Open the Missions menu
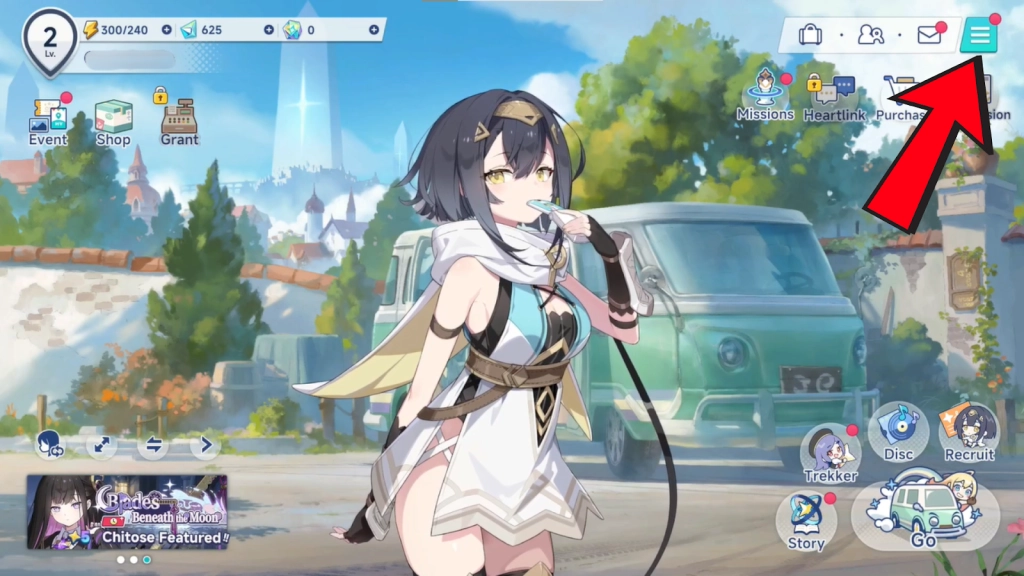Screen dimensions: 1024x576 coord(765,95)
